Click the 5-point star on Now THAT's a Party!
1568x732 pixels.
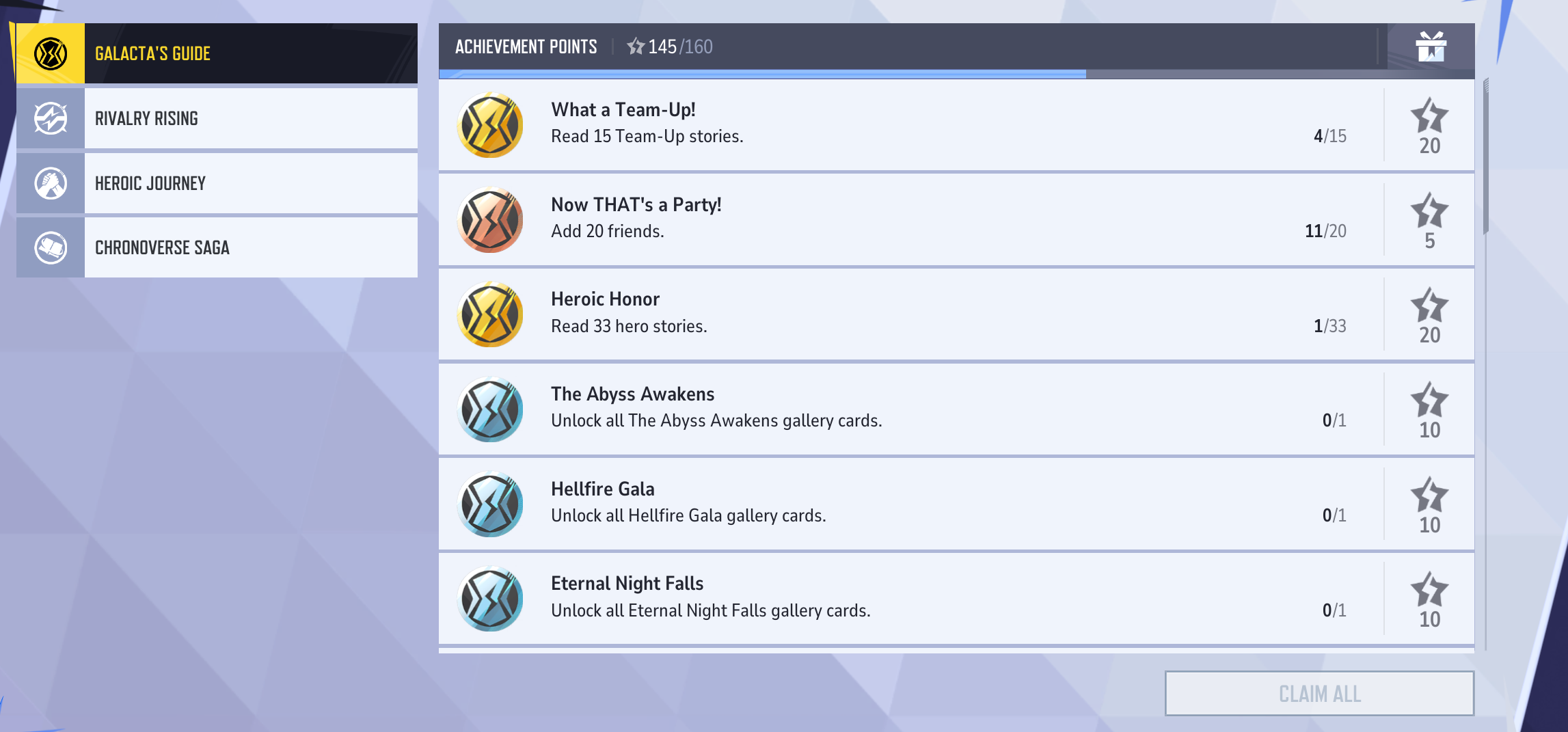click(1430, 213)
